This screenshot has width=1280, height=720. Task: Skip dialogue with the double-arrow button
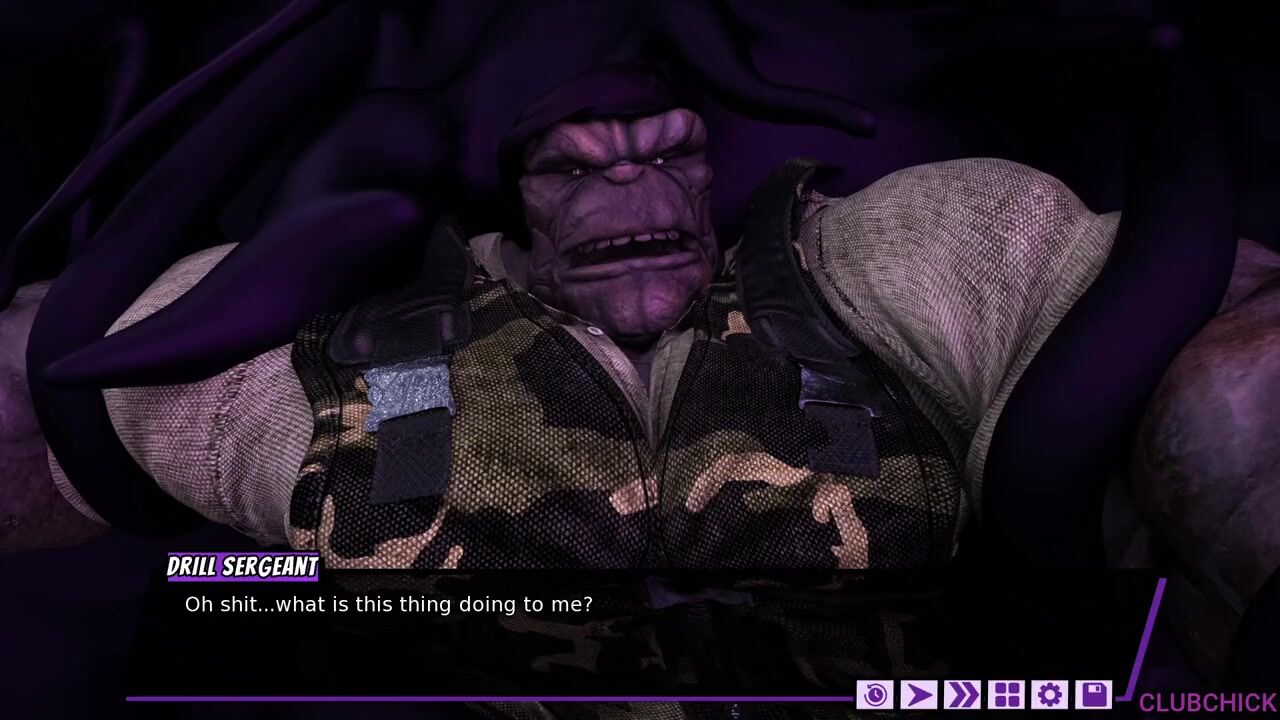click(962, 694)
